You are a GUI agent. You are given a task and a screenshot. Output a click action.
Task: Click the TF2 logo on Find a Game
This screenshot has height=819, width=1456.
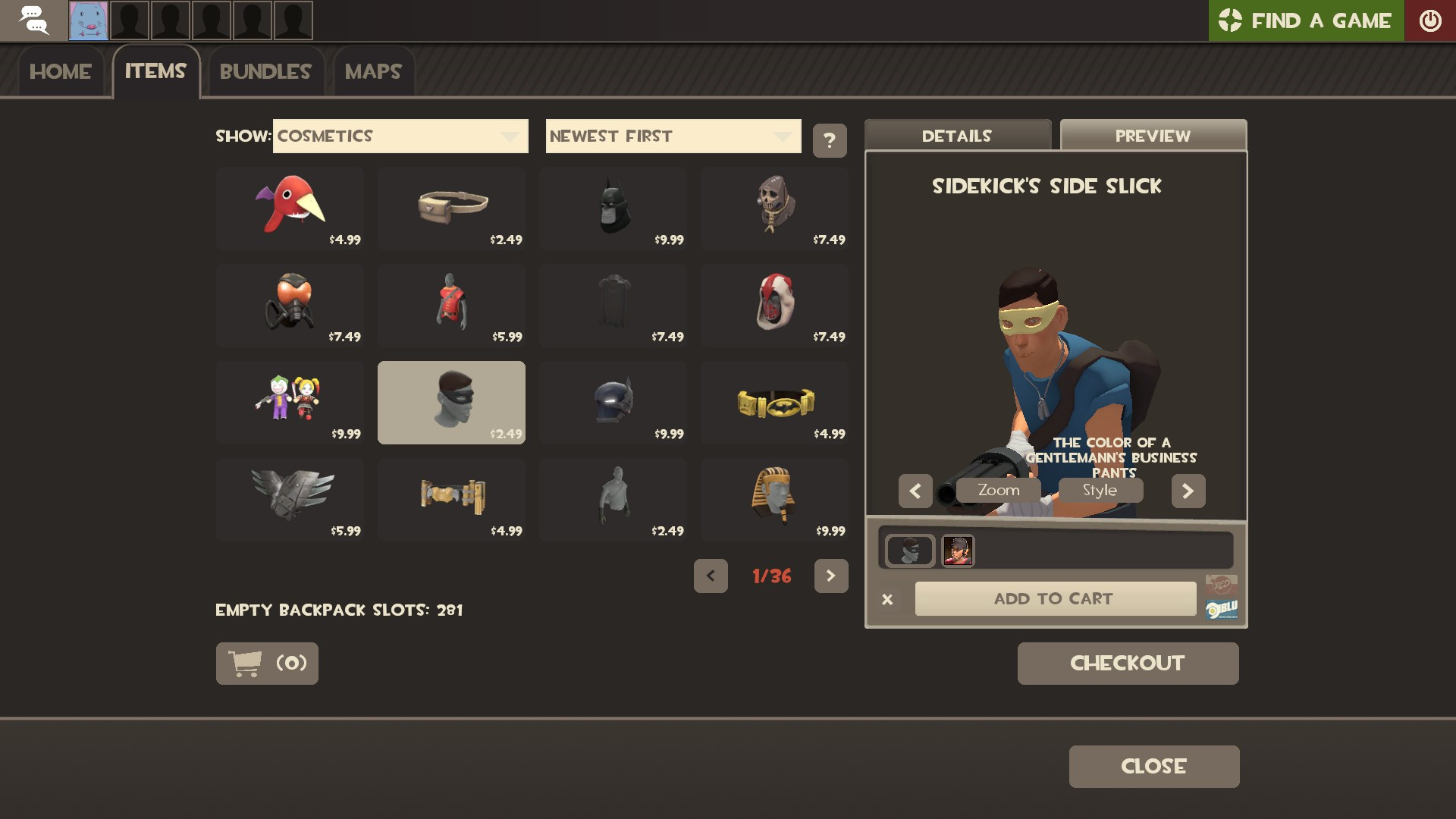1230,20
